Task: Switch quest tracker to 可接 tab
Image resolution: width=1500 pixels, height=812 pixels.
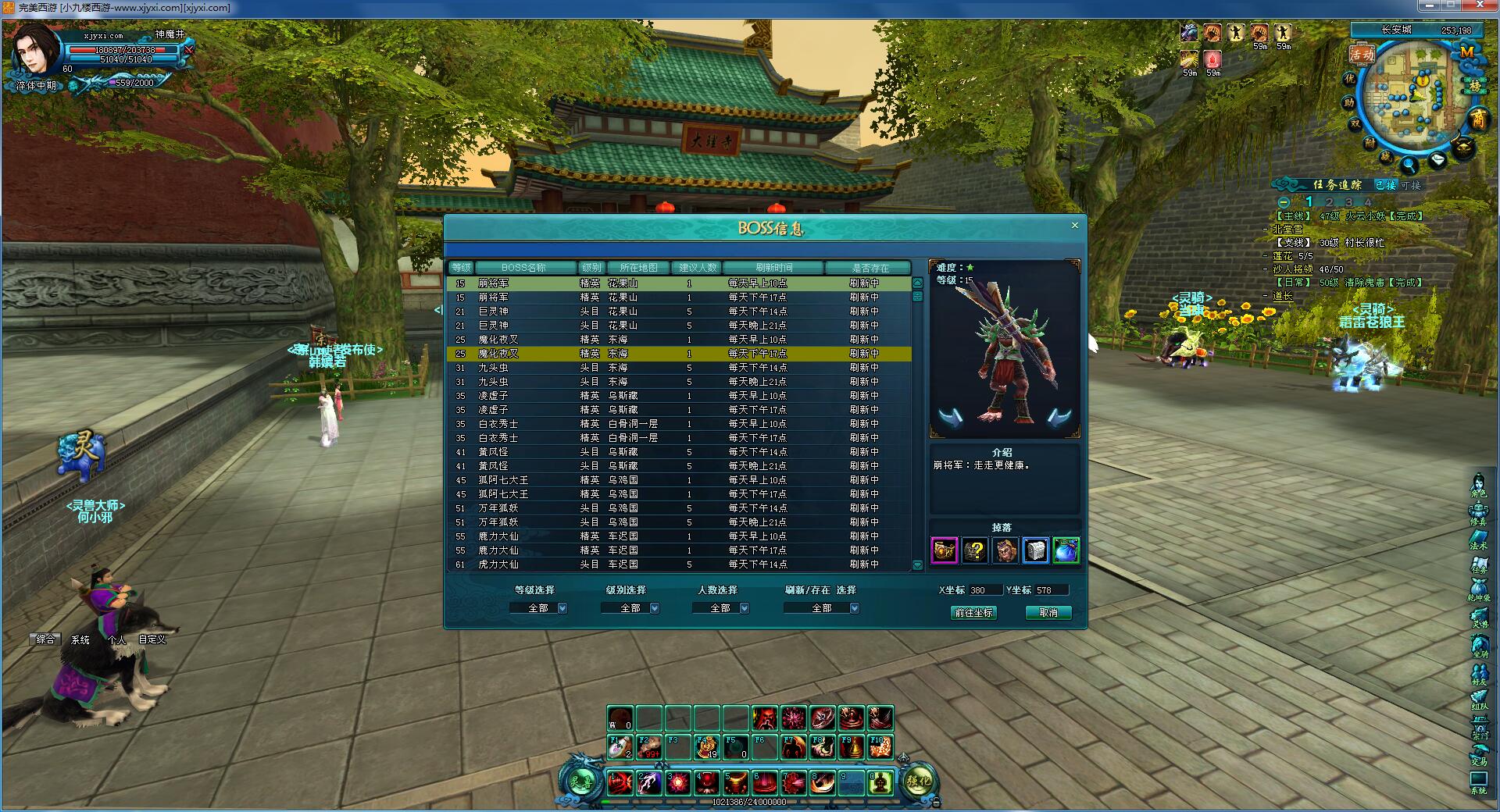Action: click(1411, 185)
